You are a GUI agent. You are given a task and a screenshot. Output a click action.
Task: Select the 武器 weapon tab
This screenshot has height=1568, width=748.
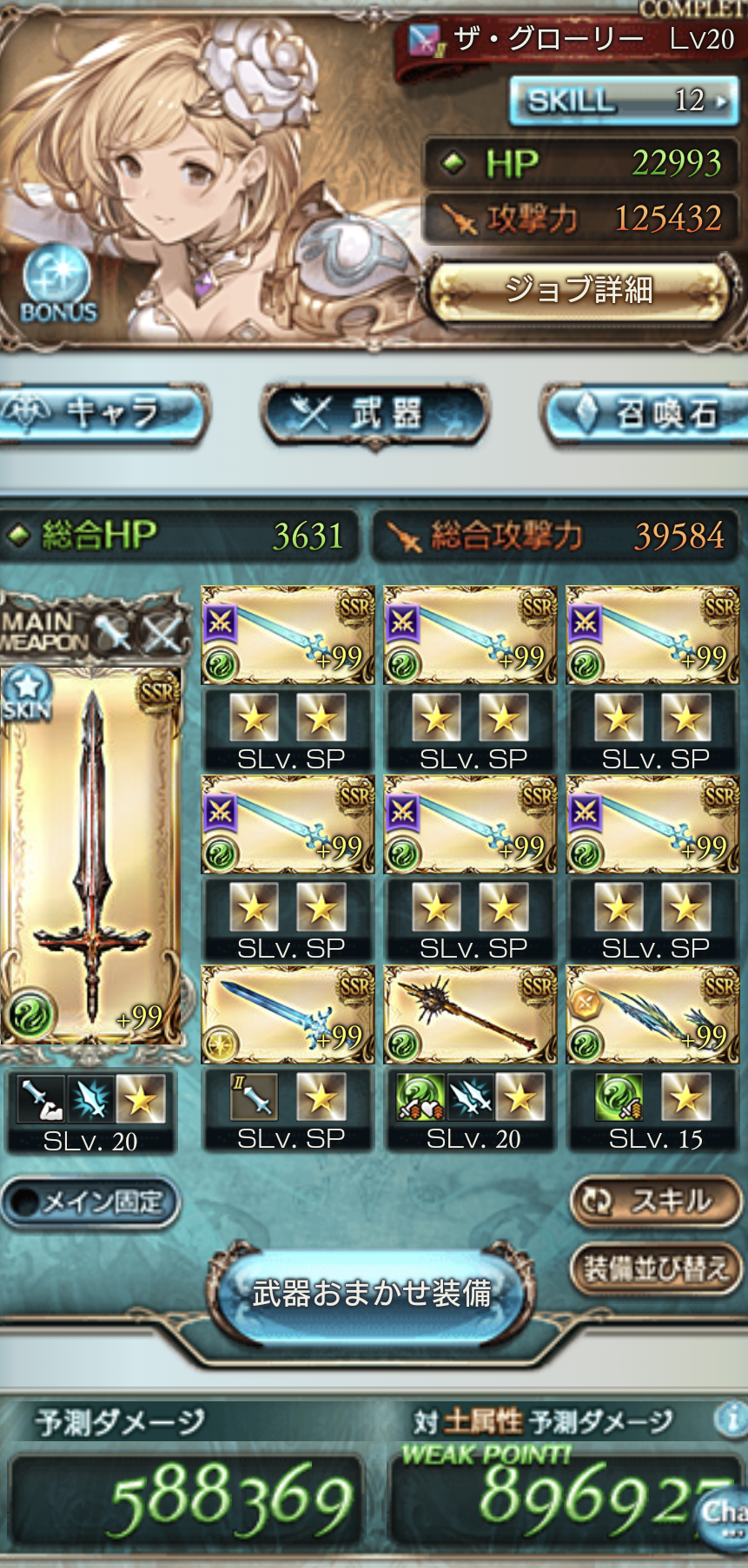point(374,414)
